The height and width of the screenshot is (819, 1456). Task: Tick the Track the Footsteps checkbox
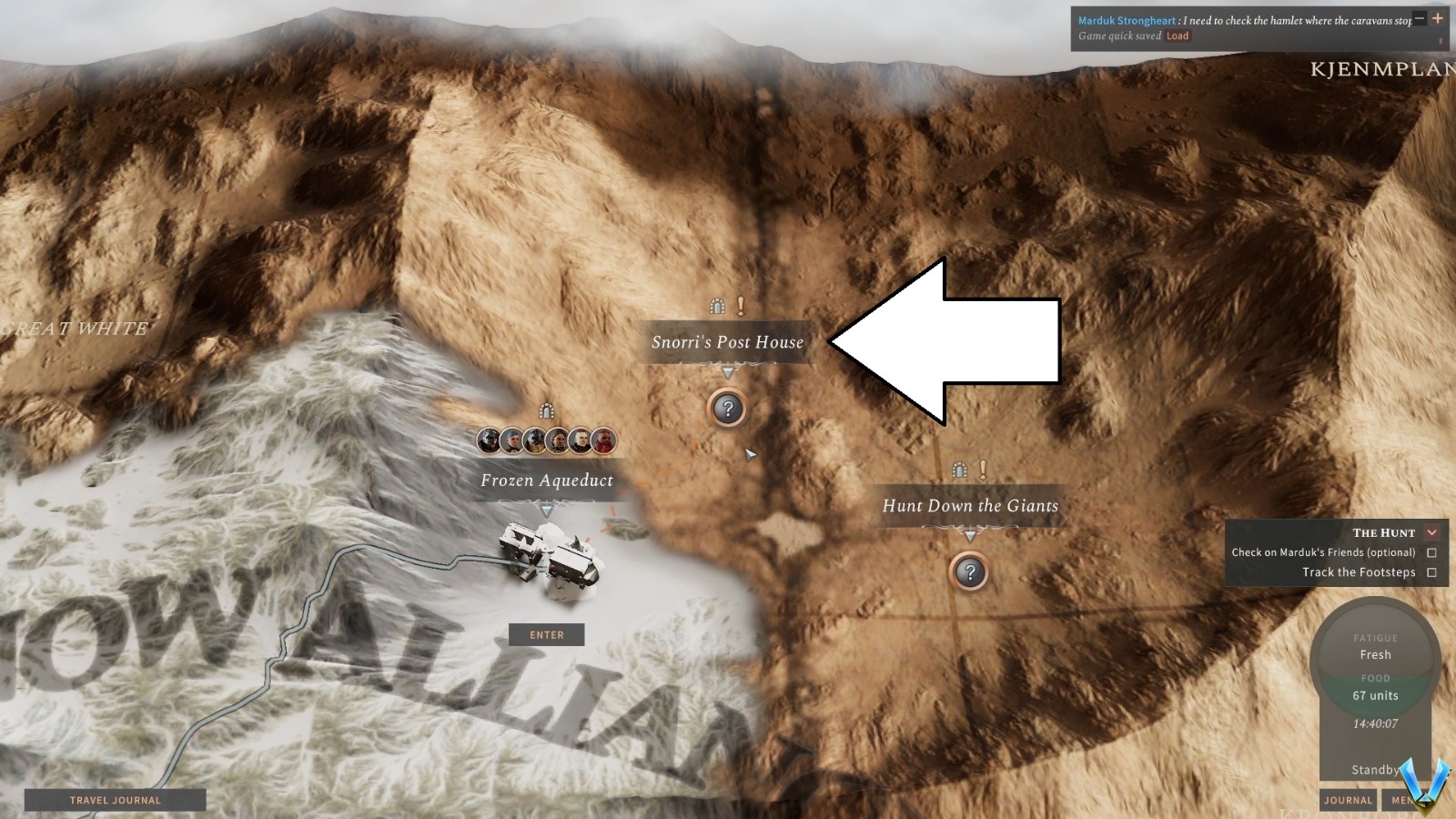click(x=1432, y=571)
